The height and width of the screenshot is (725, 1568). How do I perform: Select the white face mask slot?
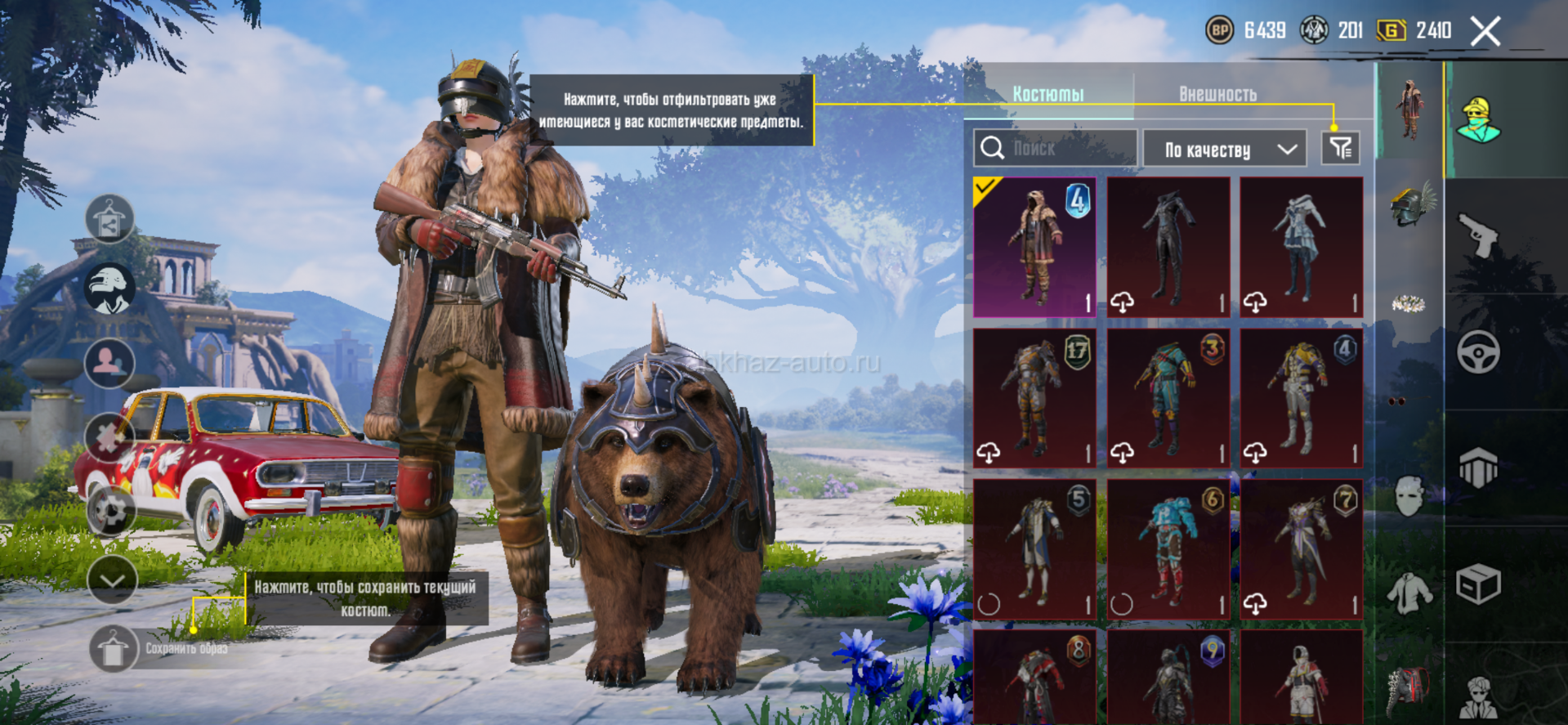point(1409,495)
